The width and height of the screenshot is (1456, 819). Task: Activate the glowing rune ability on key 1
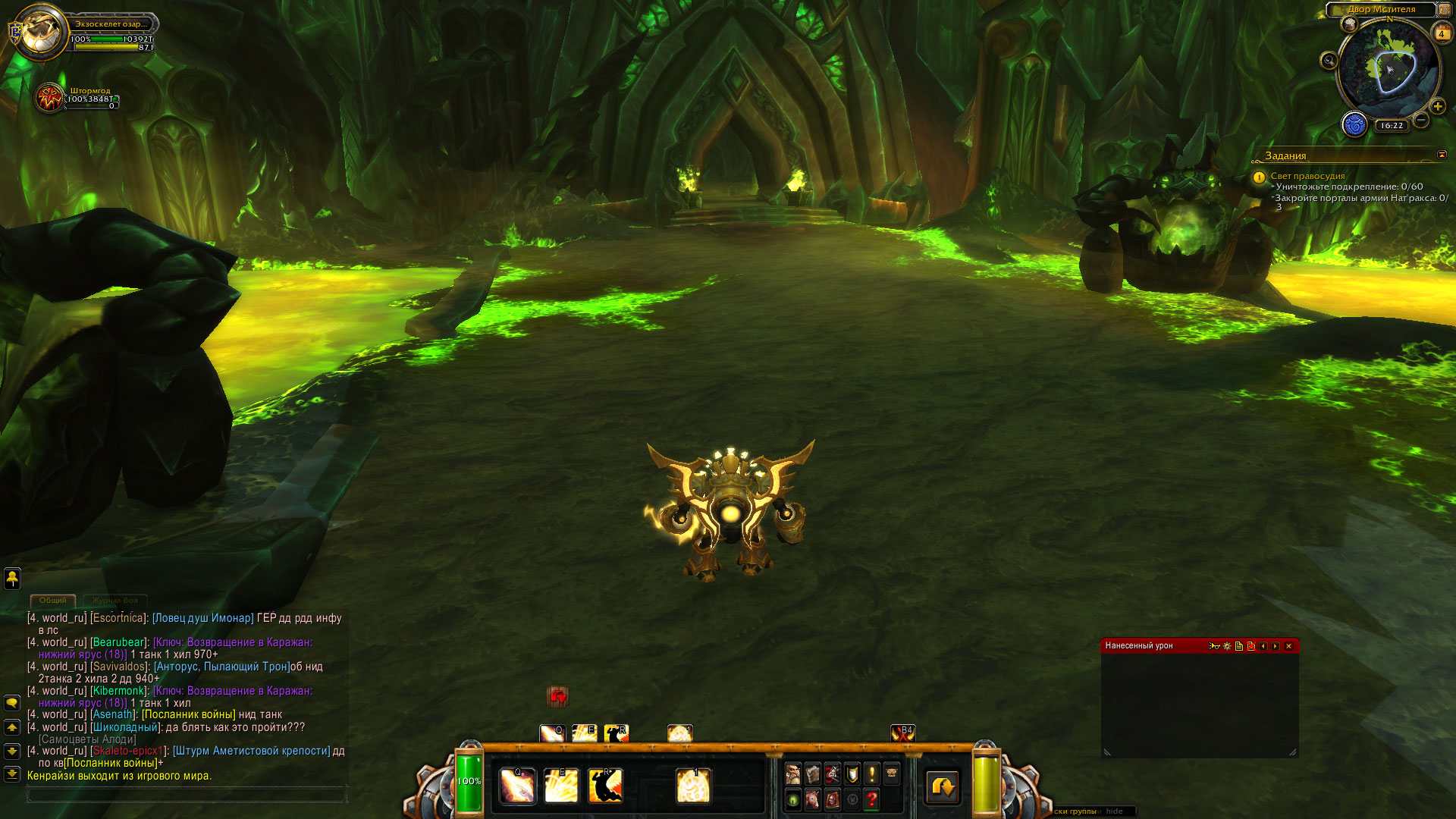tap(693, 786)
